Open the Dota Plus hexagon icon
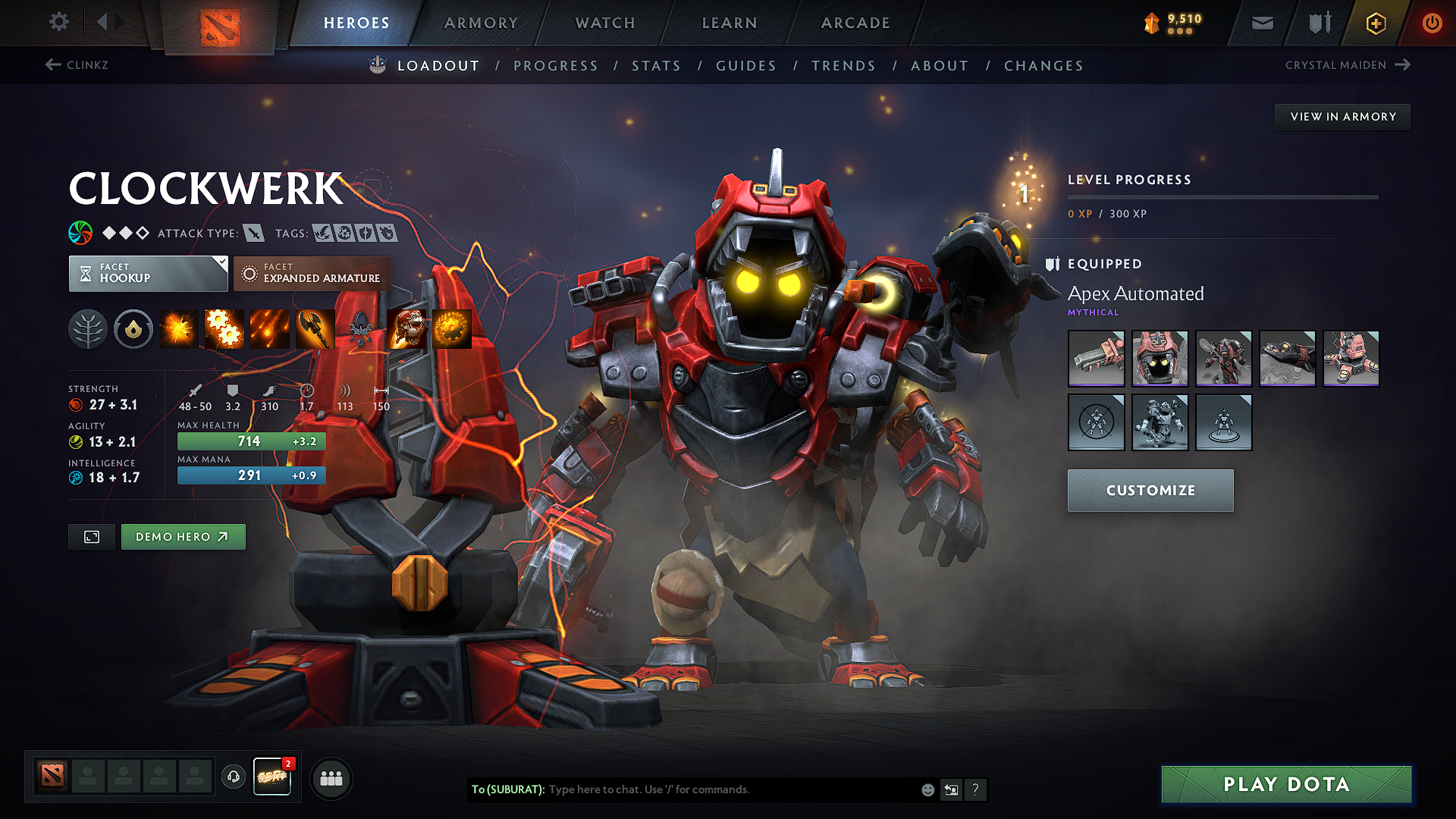Image resolution: width=1456 pixels, height=819 pixels. coord(1375,23)
